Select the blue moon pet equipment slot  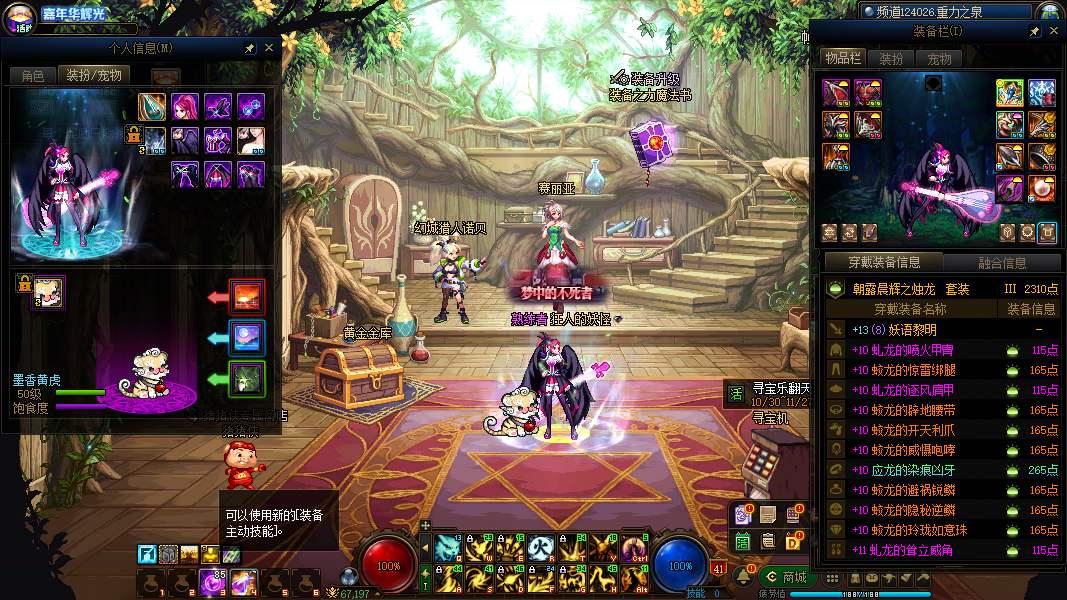[x=246, y=338]
